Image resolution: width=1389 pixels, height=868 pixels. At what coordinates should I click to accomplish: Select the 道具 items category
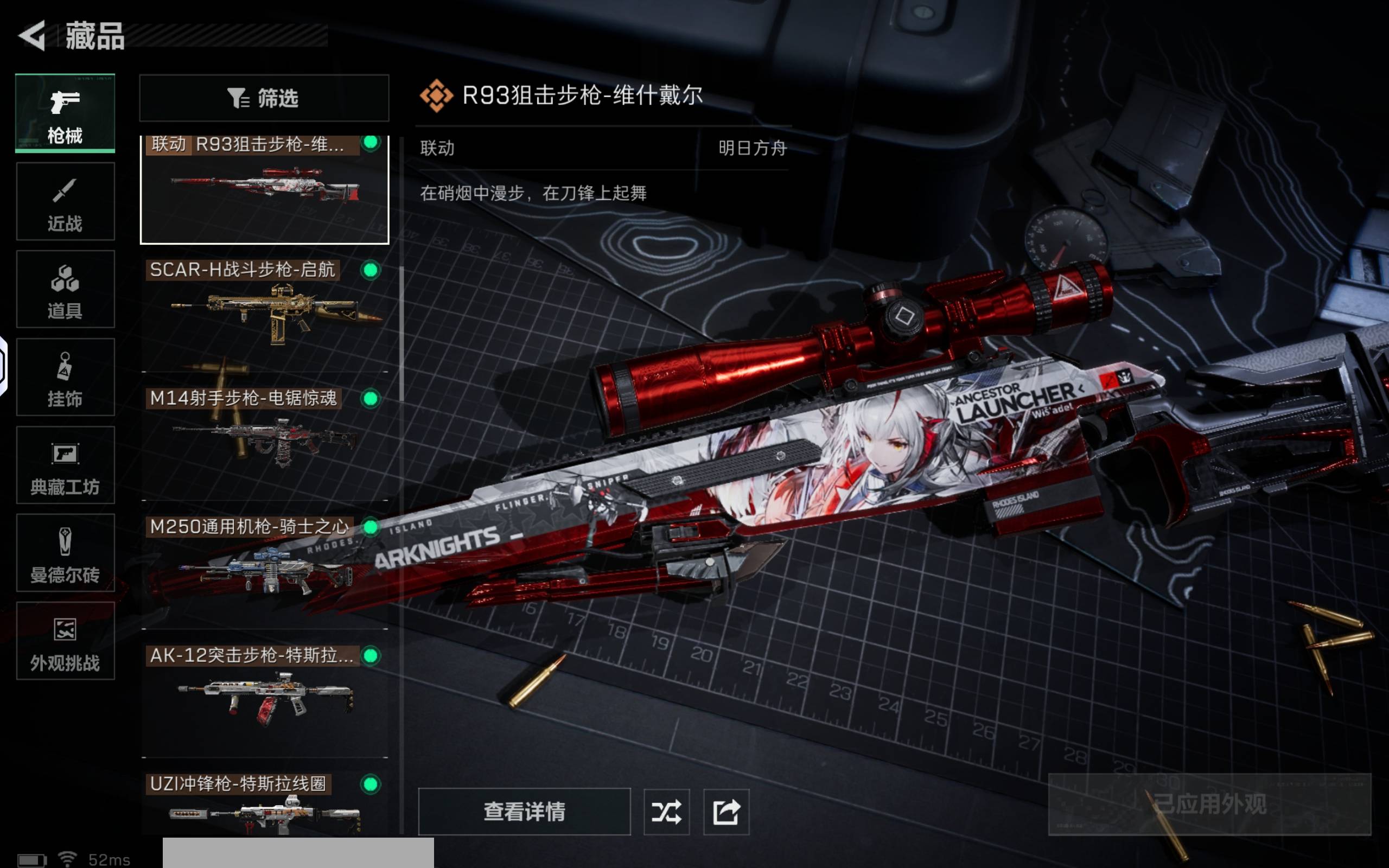[65, 289]
